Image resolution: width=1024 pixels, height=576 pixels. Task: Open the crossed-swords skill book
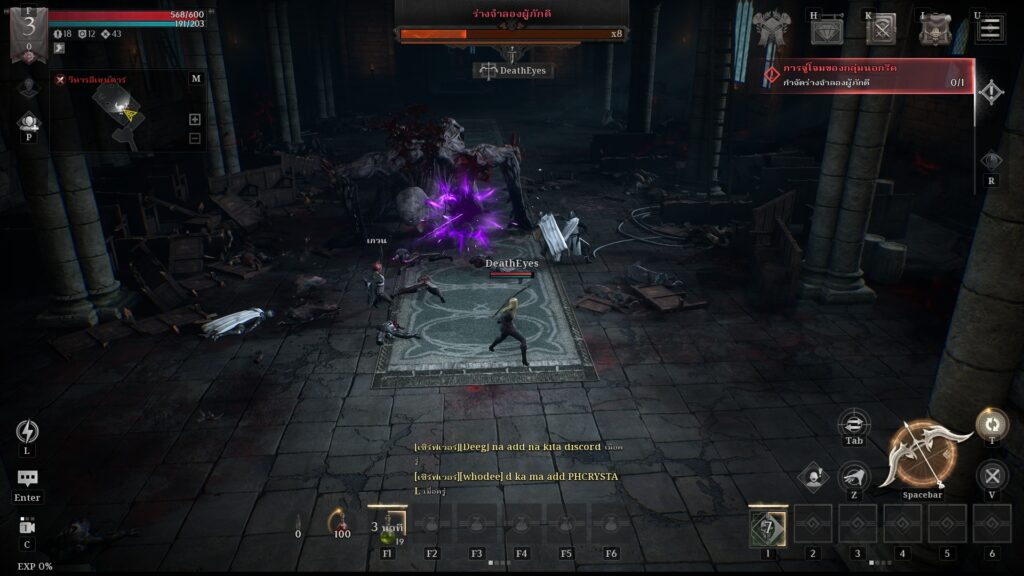[881, 30]
